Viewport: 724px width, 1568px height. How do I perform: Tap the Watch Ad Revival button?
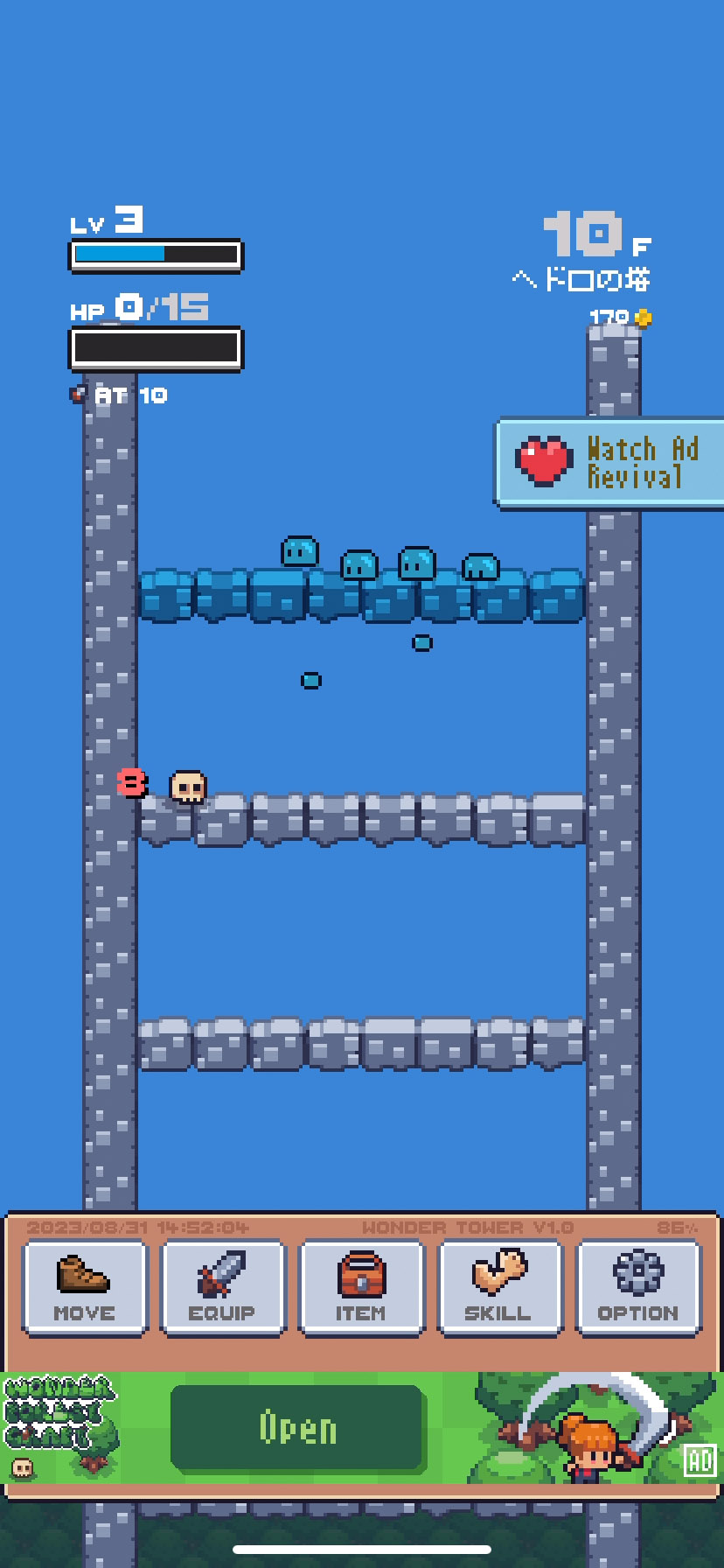tap(610, 463)
